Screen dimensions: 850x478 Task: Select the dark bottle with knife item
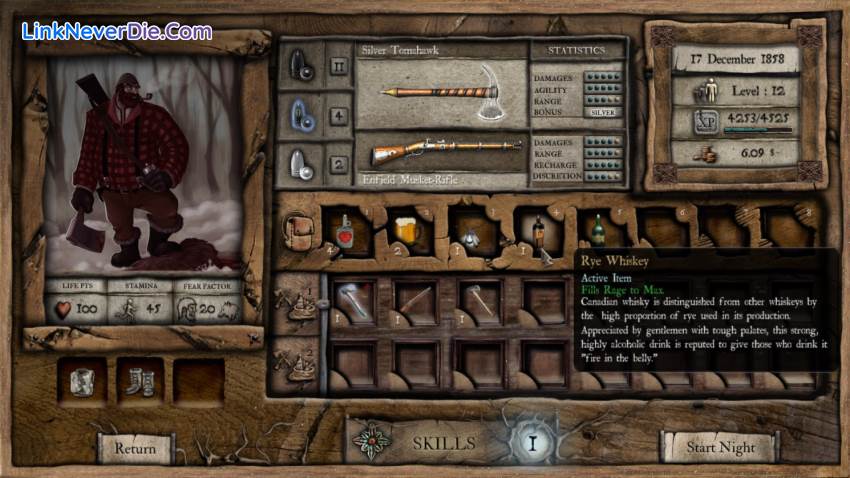click(x=540, y=236)
